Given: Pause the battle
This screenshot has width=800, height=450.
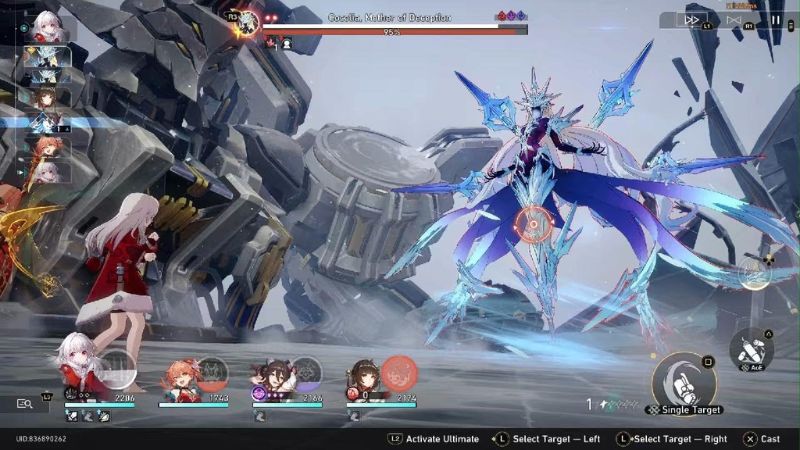Looking at the screenshot, I should pos(777,19).
